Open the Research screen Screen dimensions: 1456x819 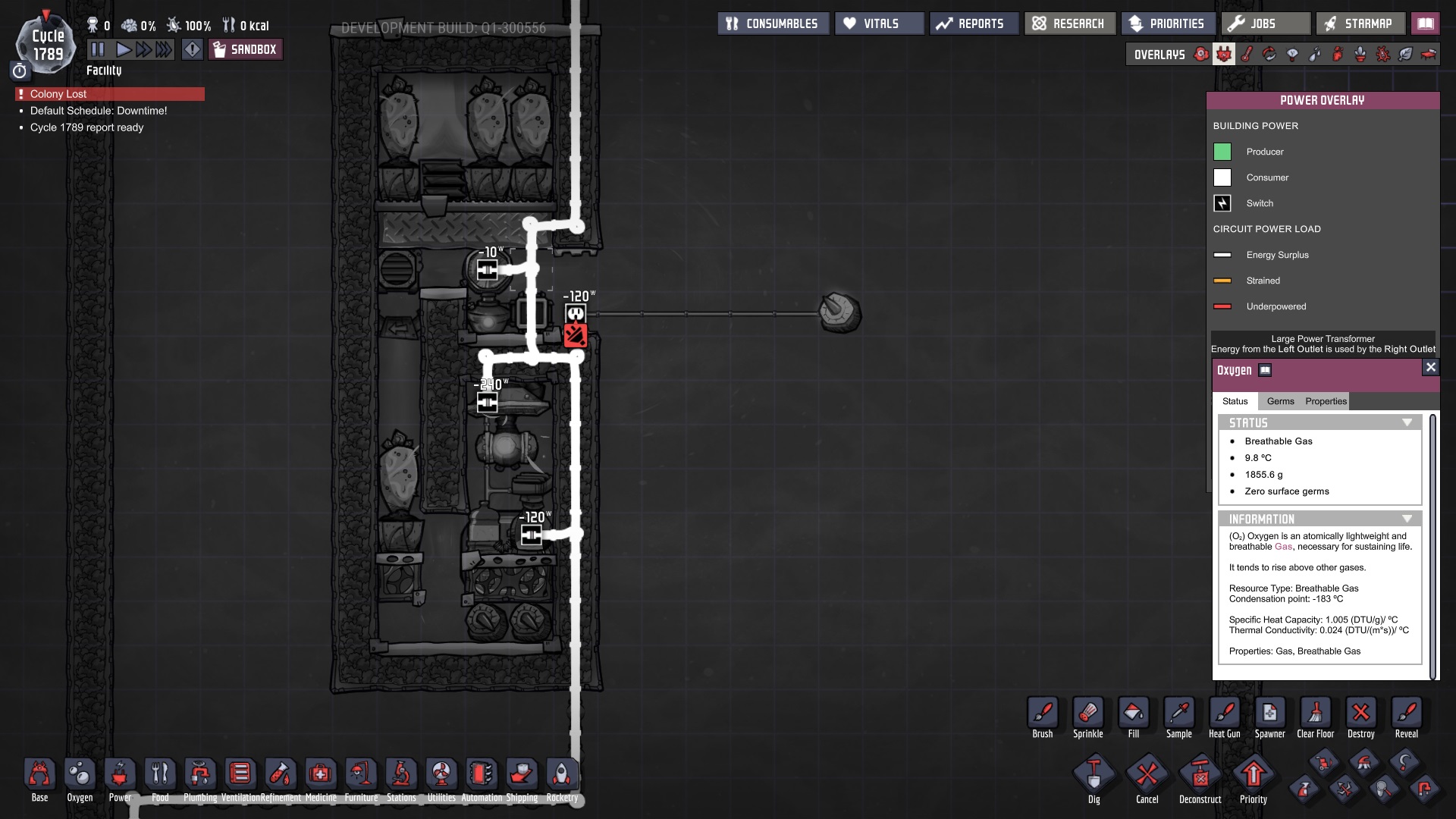[1069, 23]
